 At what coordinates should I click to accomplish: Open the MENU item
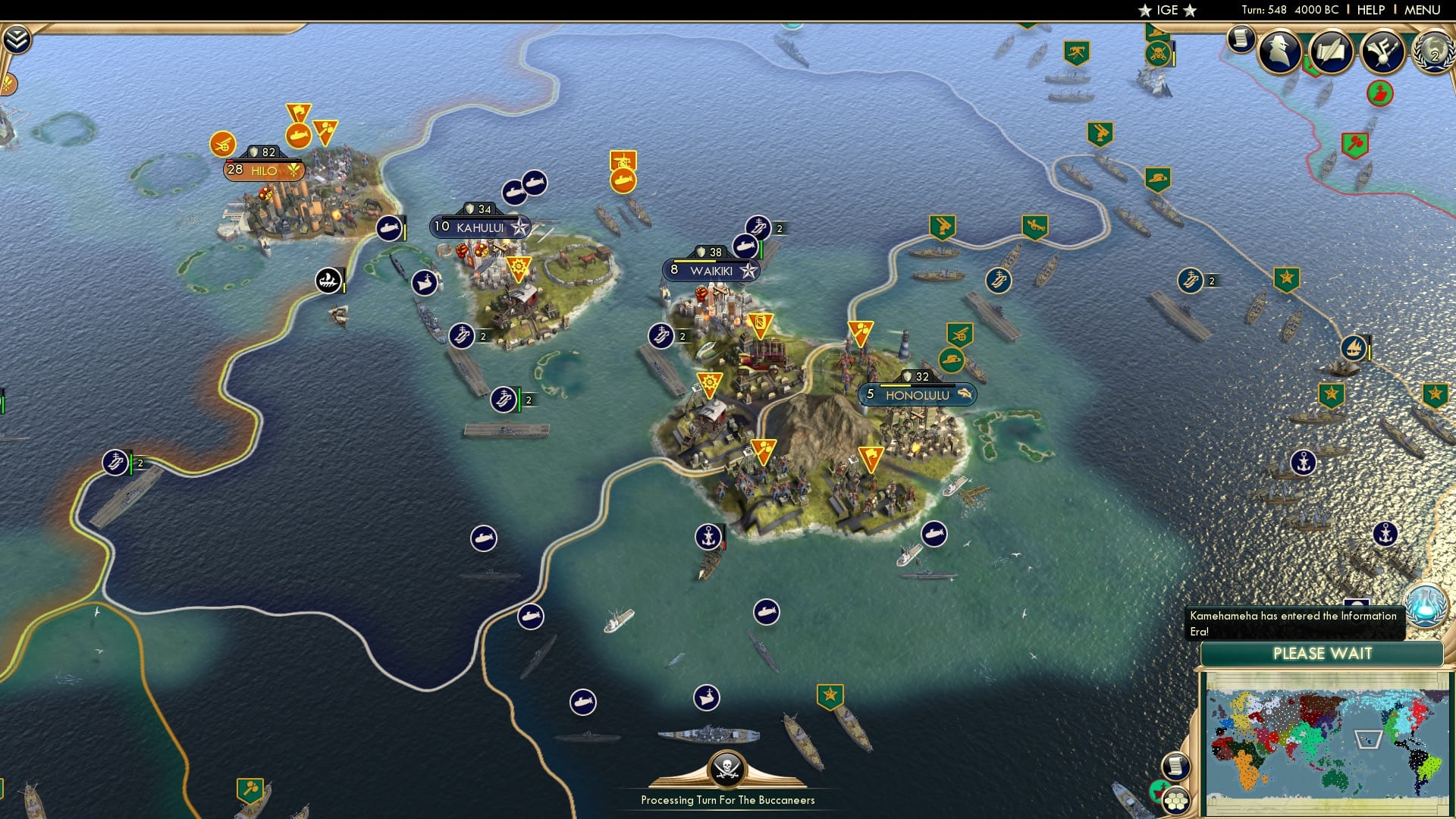click(x=1426, y=10)
